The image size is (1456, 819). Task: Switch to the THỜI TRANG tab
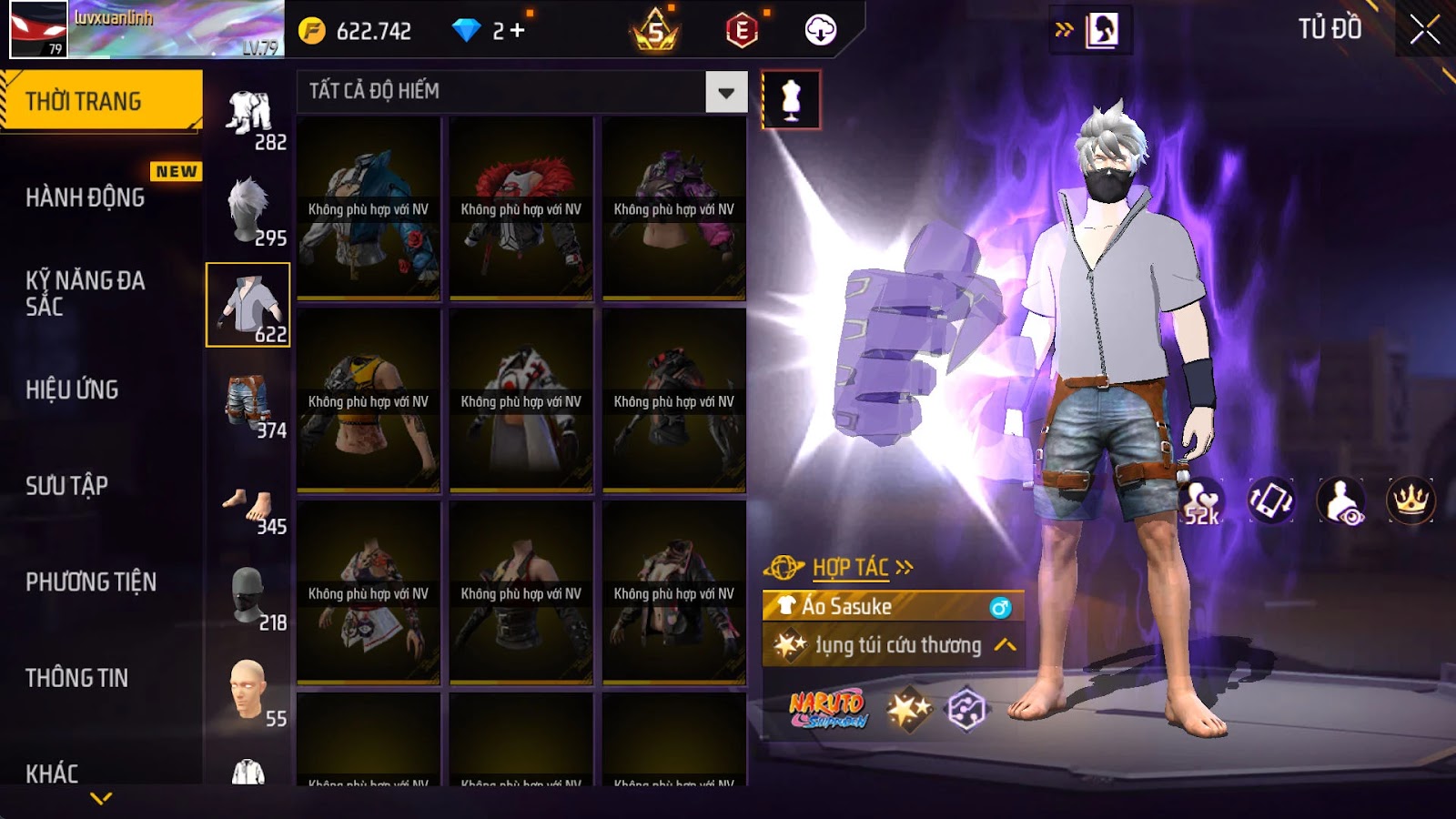(101, 100)
